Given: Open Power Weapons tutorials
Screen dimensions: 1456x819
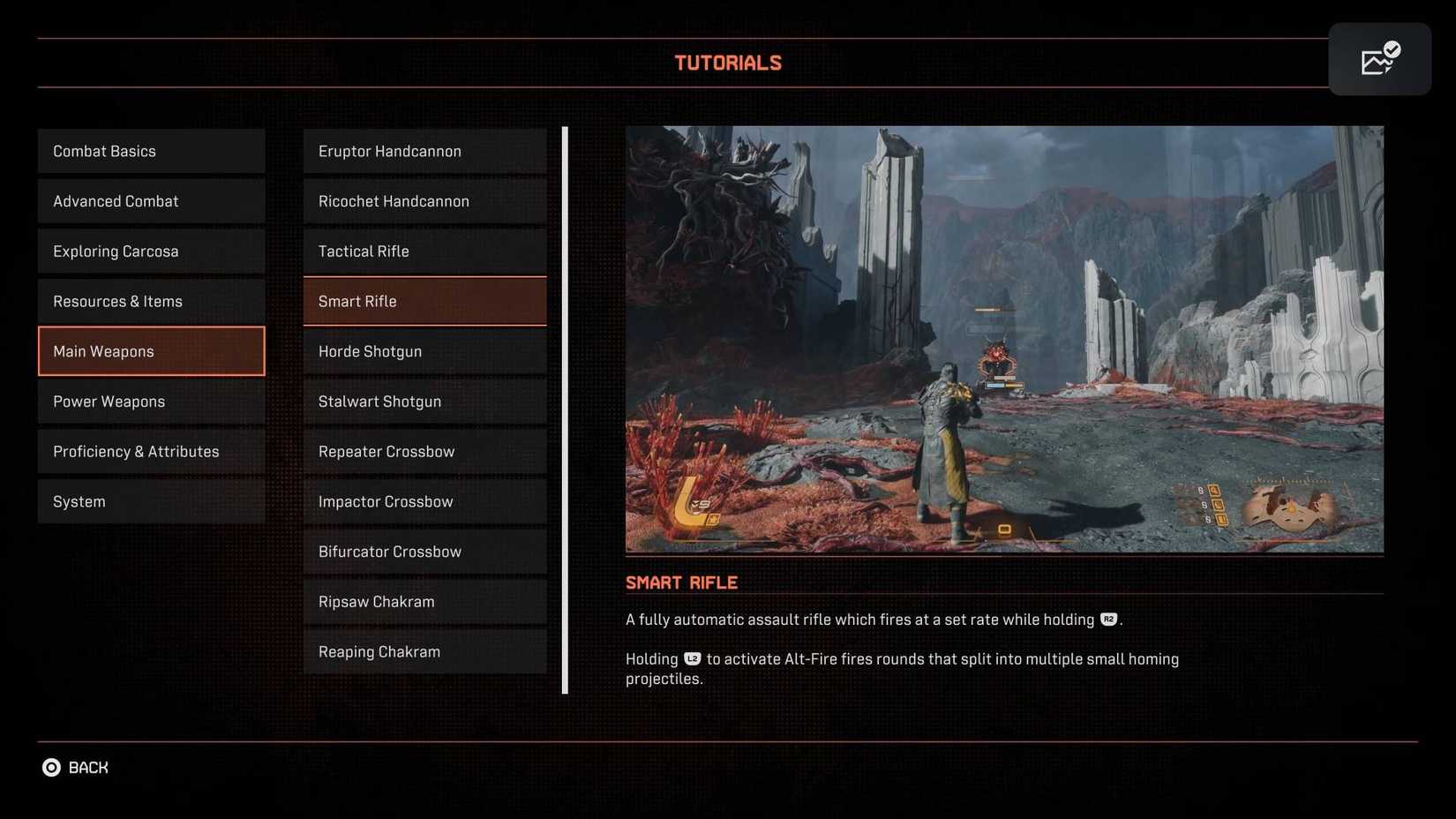Looking at the screenshot, I should tap(150, 401).
